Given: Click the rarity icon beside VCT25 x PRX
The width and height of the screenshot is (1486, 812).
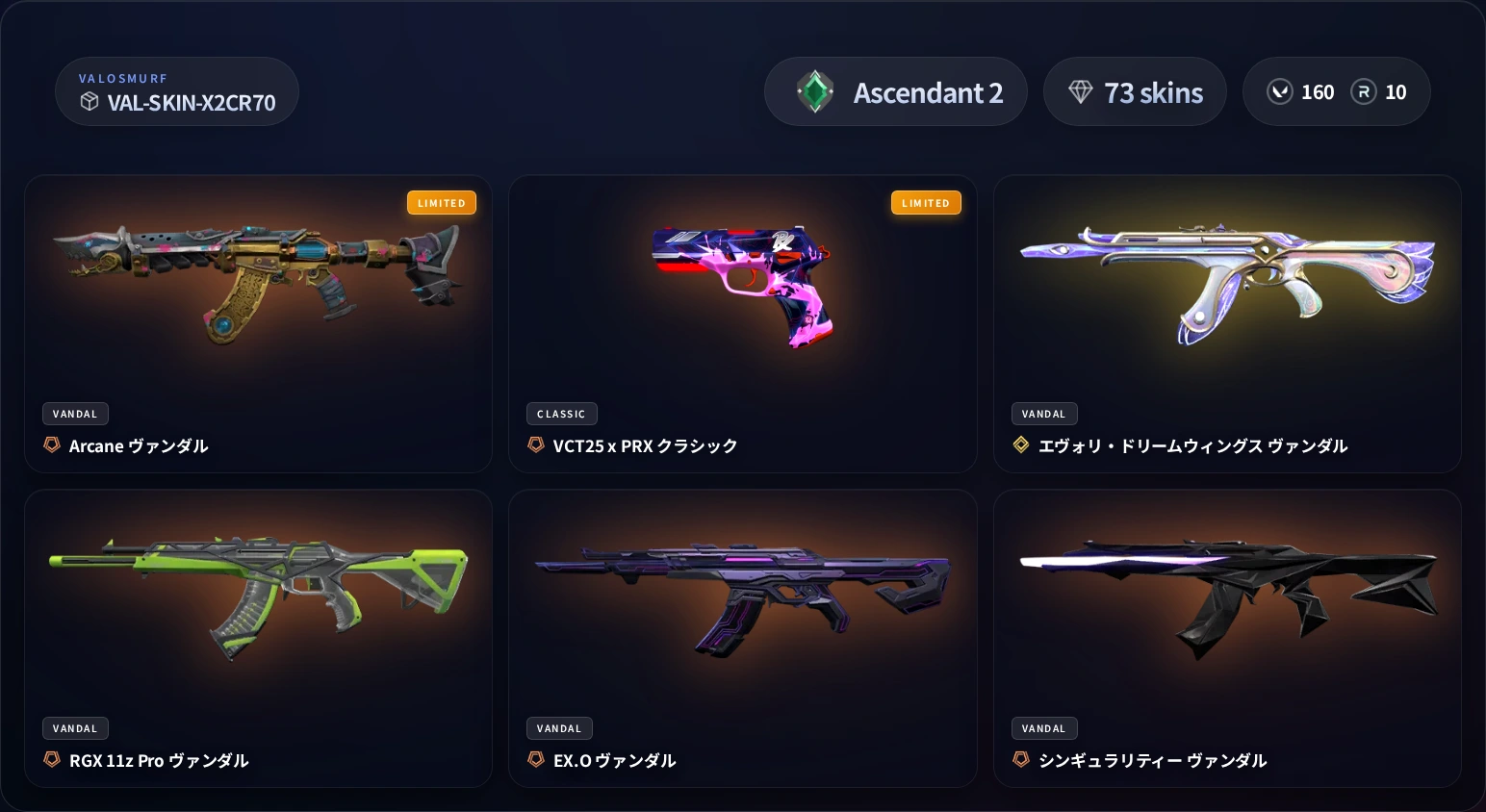Looking at the screenshot, I should coord(536,445).
